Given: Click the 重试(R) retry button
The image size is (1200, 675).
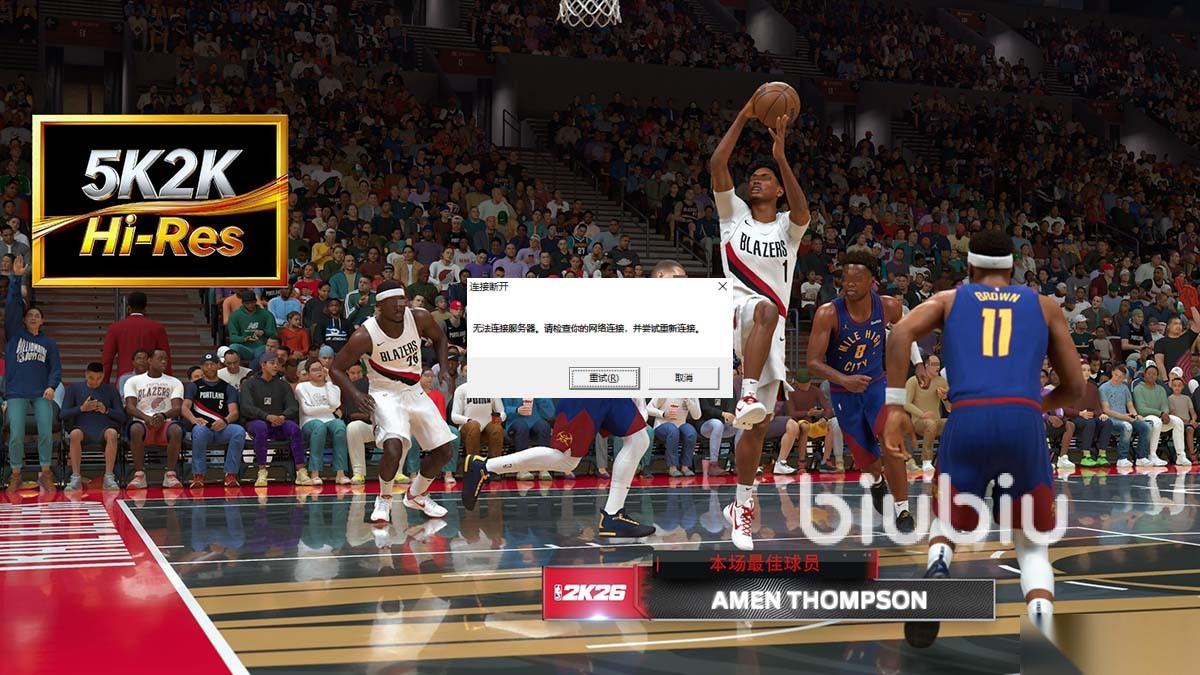Looking at the screenshot, I should click(x=603, y=378).
